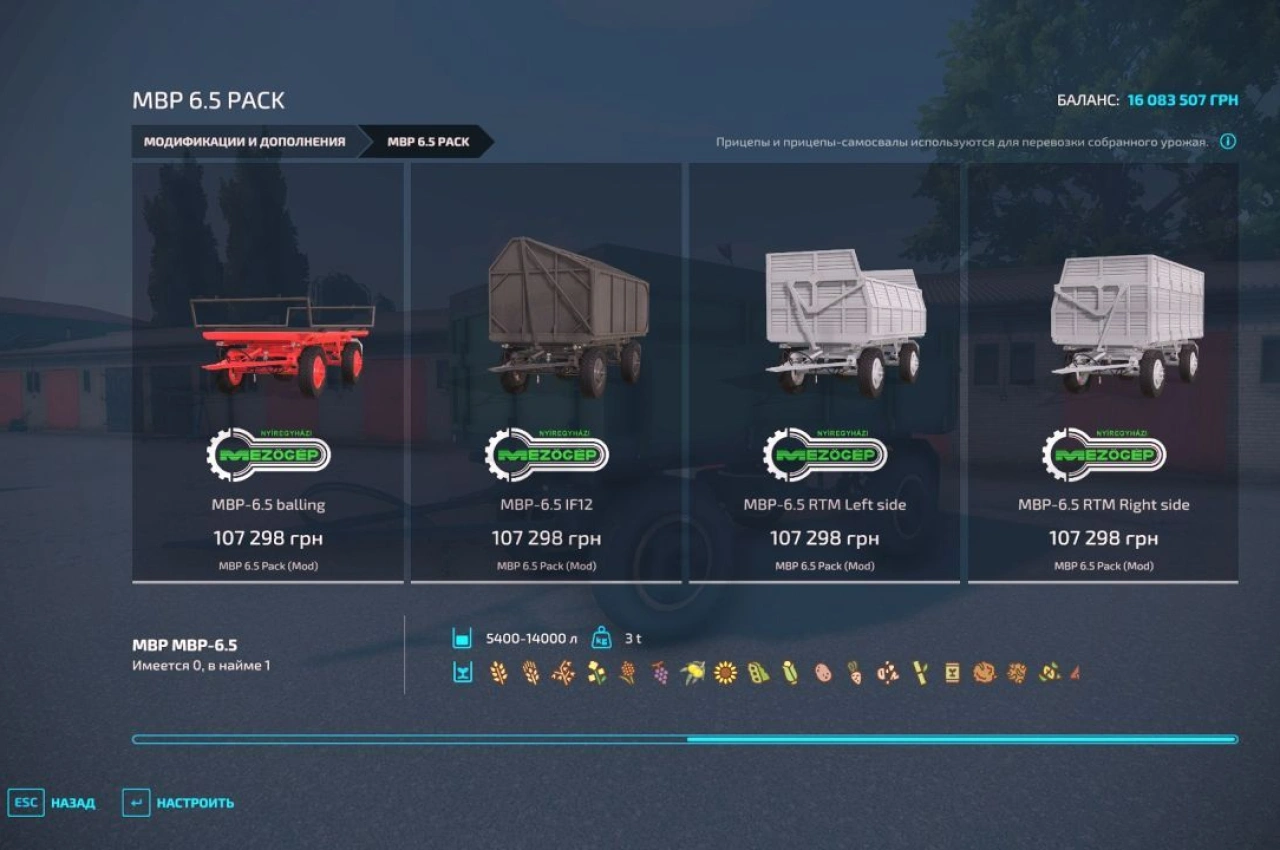Click the capacity icon beside 5400-14000 л

(x=461, y=636)
